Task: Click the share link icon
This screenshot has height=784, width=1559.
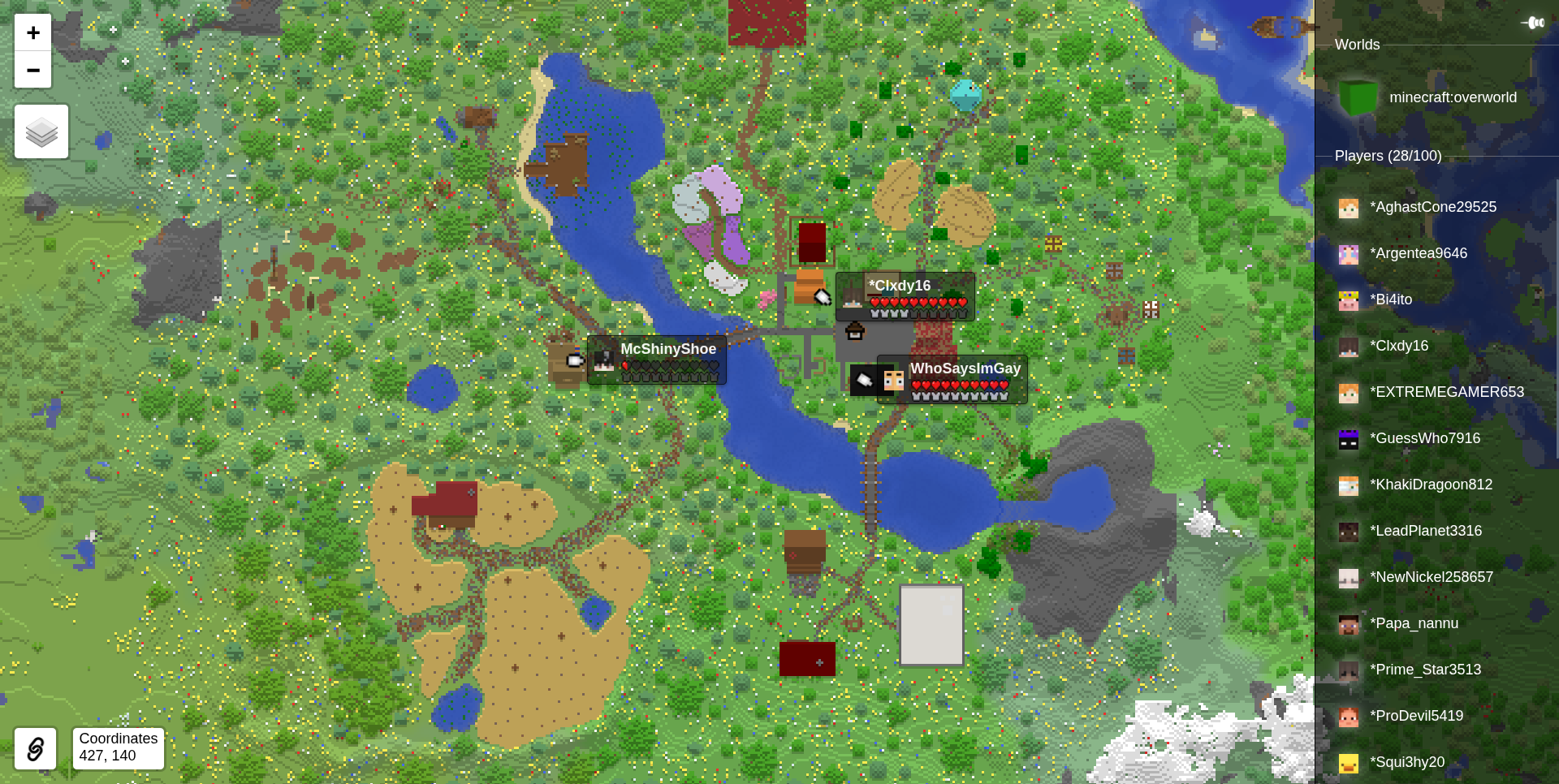Action: tap(34, 748)
